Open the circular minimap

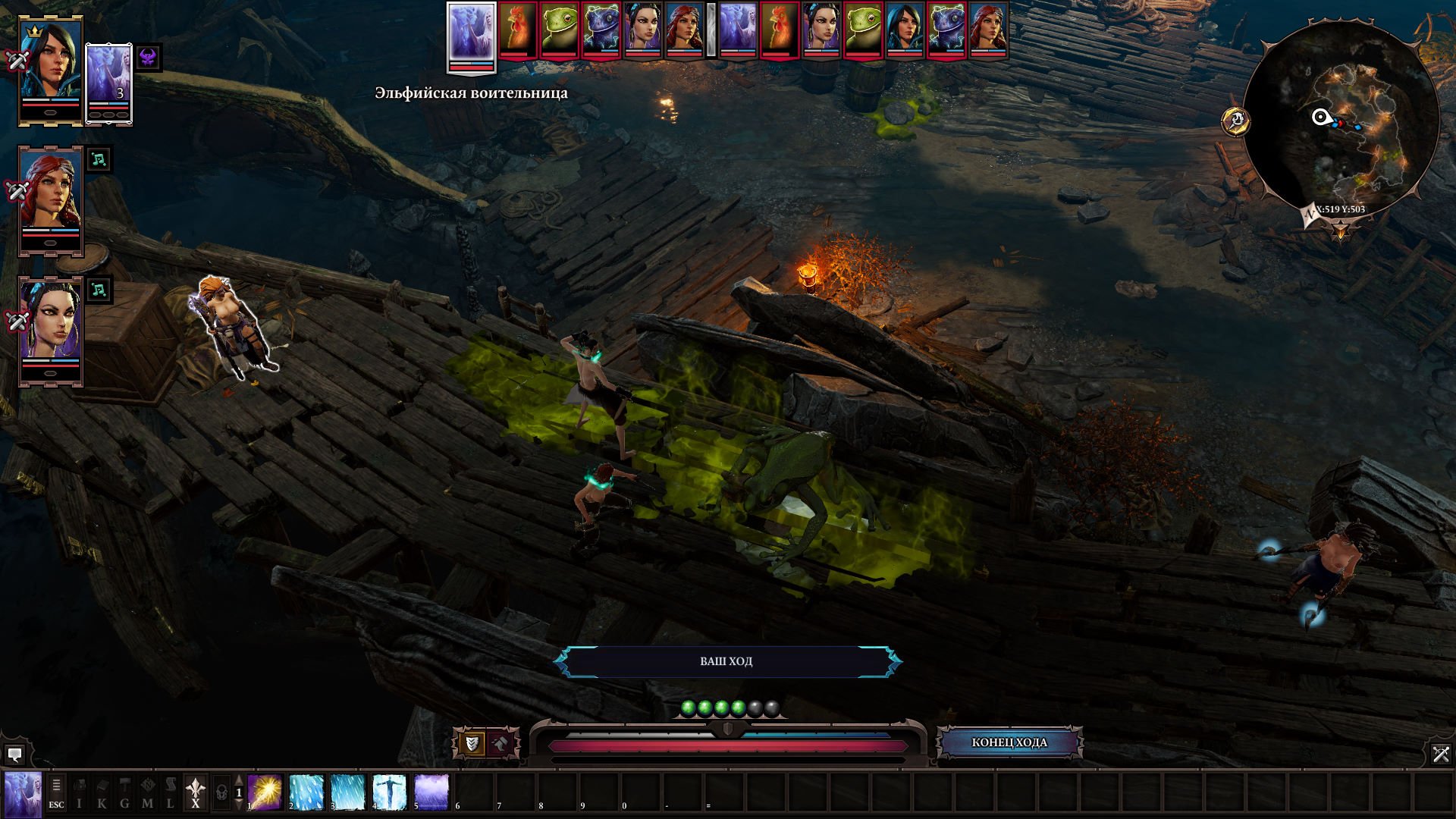1340,119
